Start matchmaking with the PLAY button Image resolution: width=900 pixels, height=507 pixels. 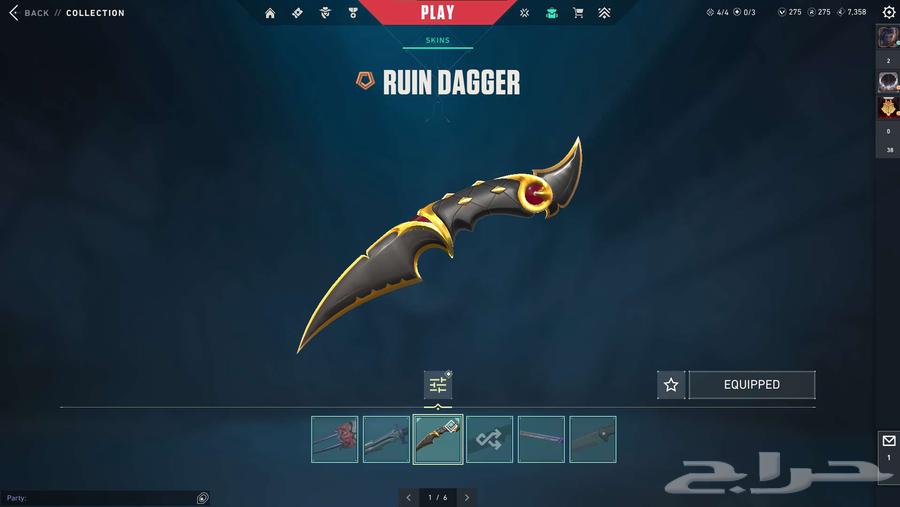[437, 13]
